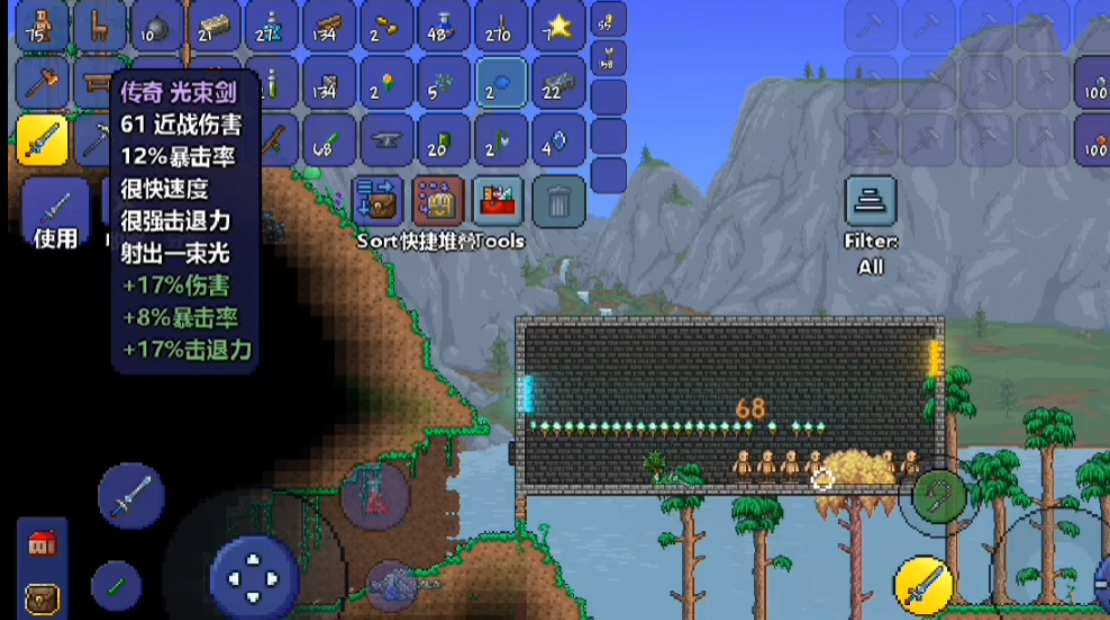Tap the yellow sword attack button

(922, 585)
